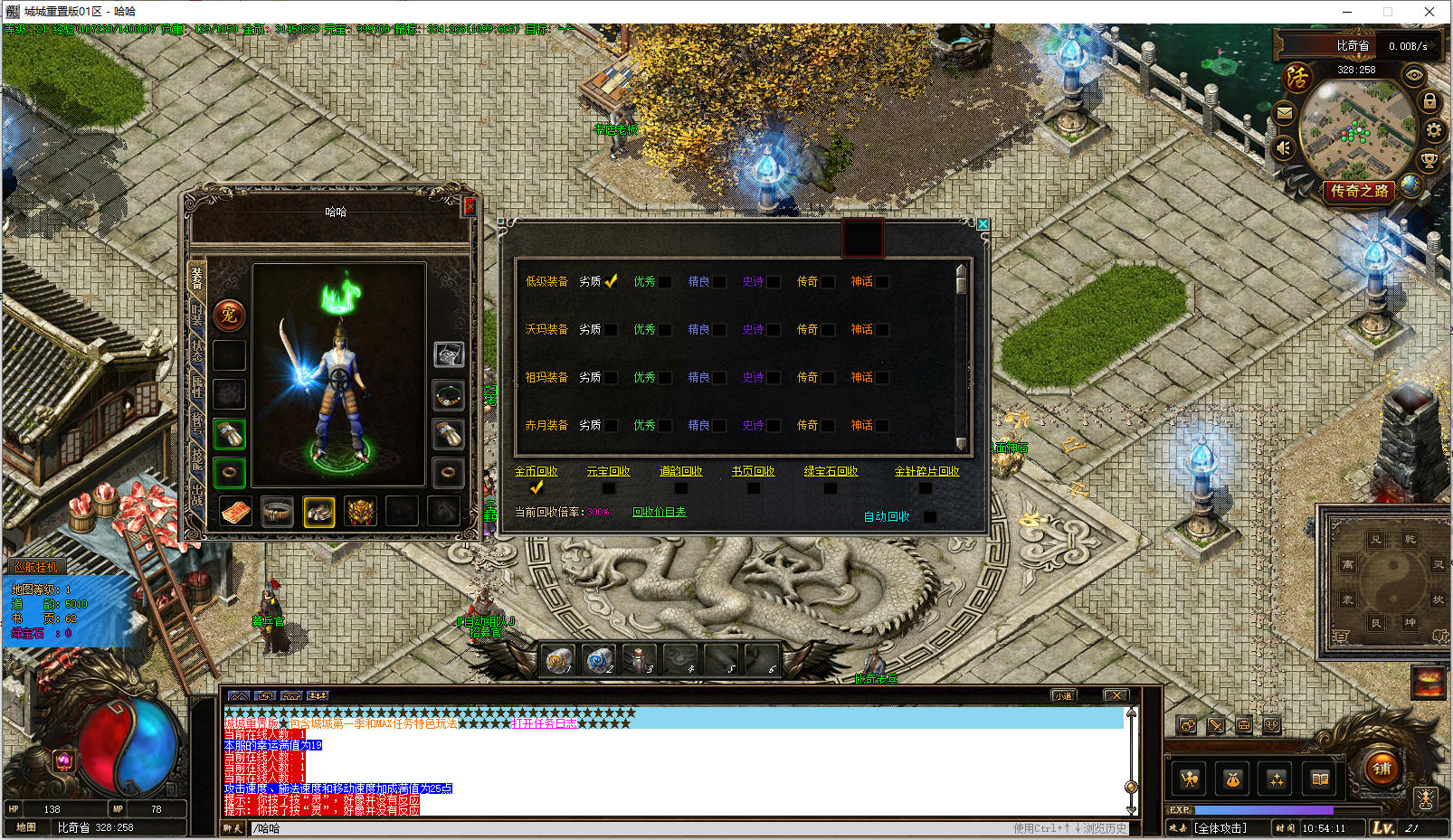Open the gear settings icon
Image resolution: width=1453 pixels, height=840 pixels.
click(1434, 130)
